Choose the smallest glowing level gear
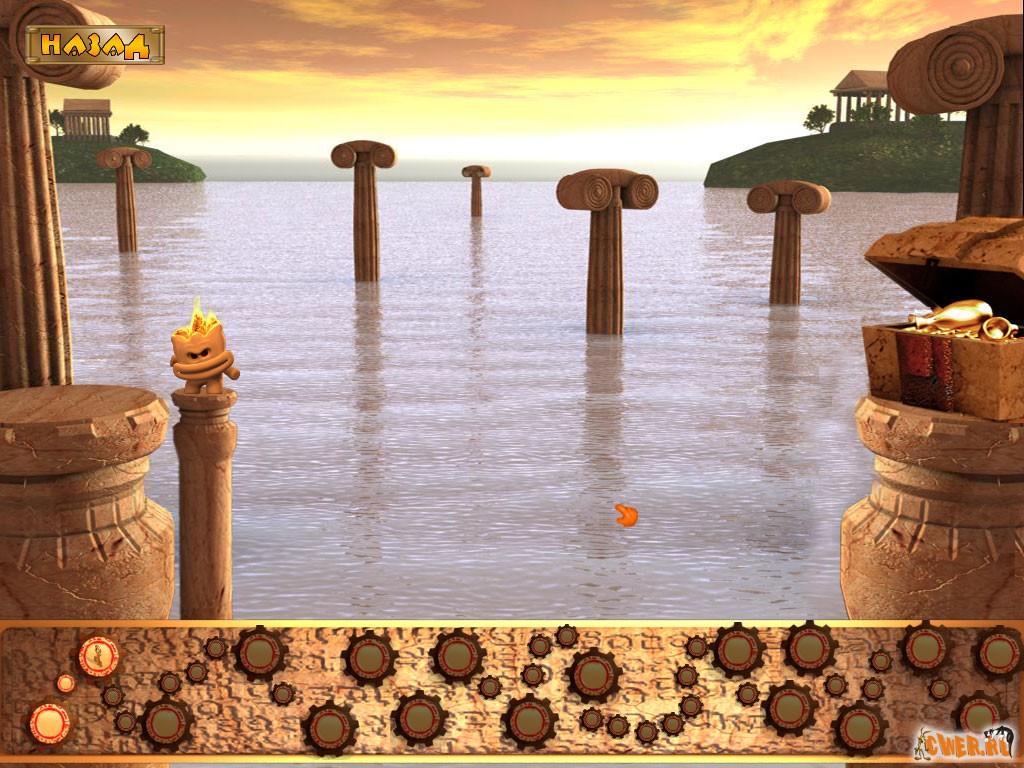Viewport: 1024px width, 768px height. pos(66,683)
